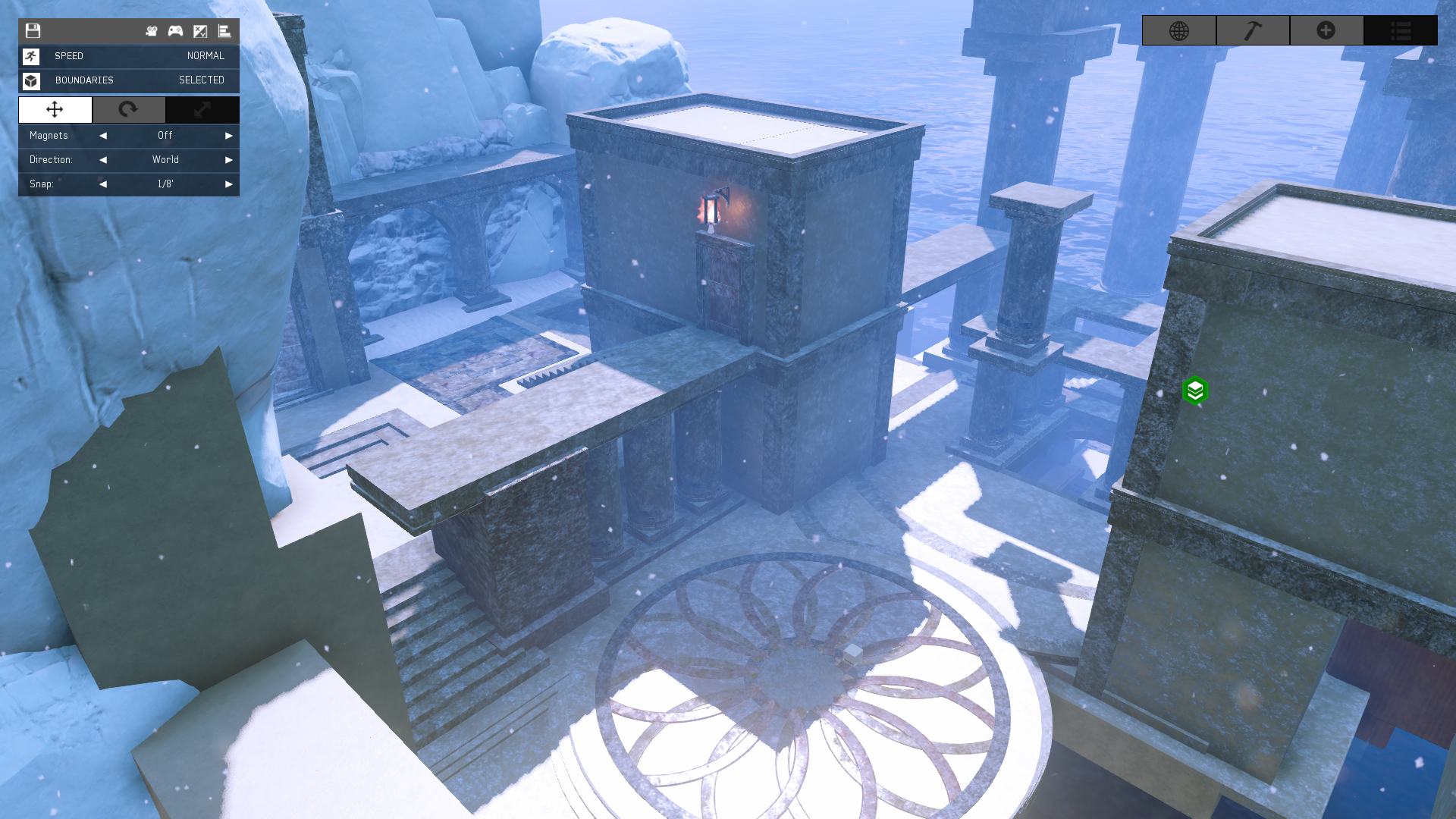Toggle the Boundaries setting row
This screenshot has width=1456, height=819.
click(129, 80)
